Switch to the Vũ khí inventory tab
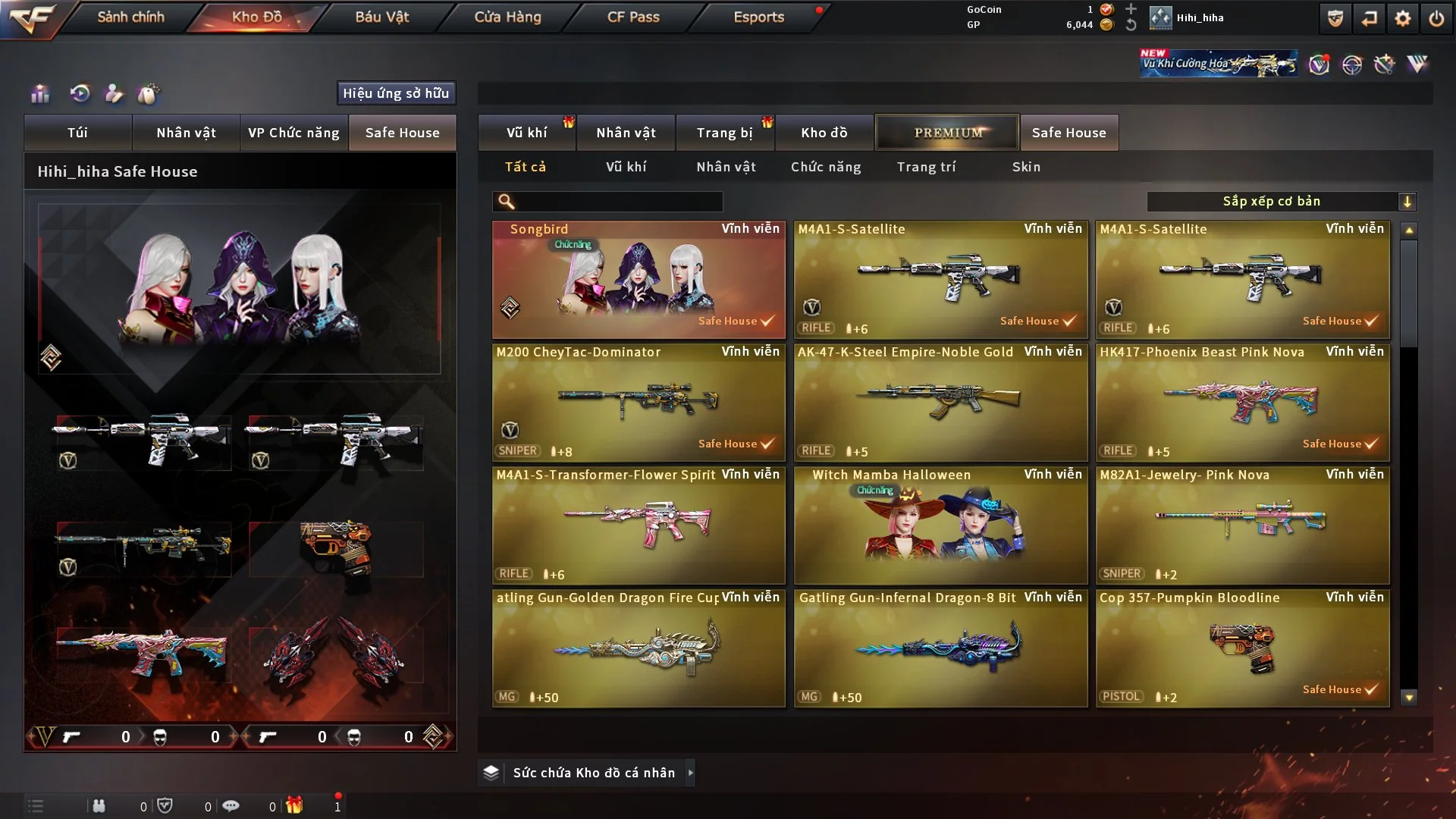 point(526,133)
